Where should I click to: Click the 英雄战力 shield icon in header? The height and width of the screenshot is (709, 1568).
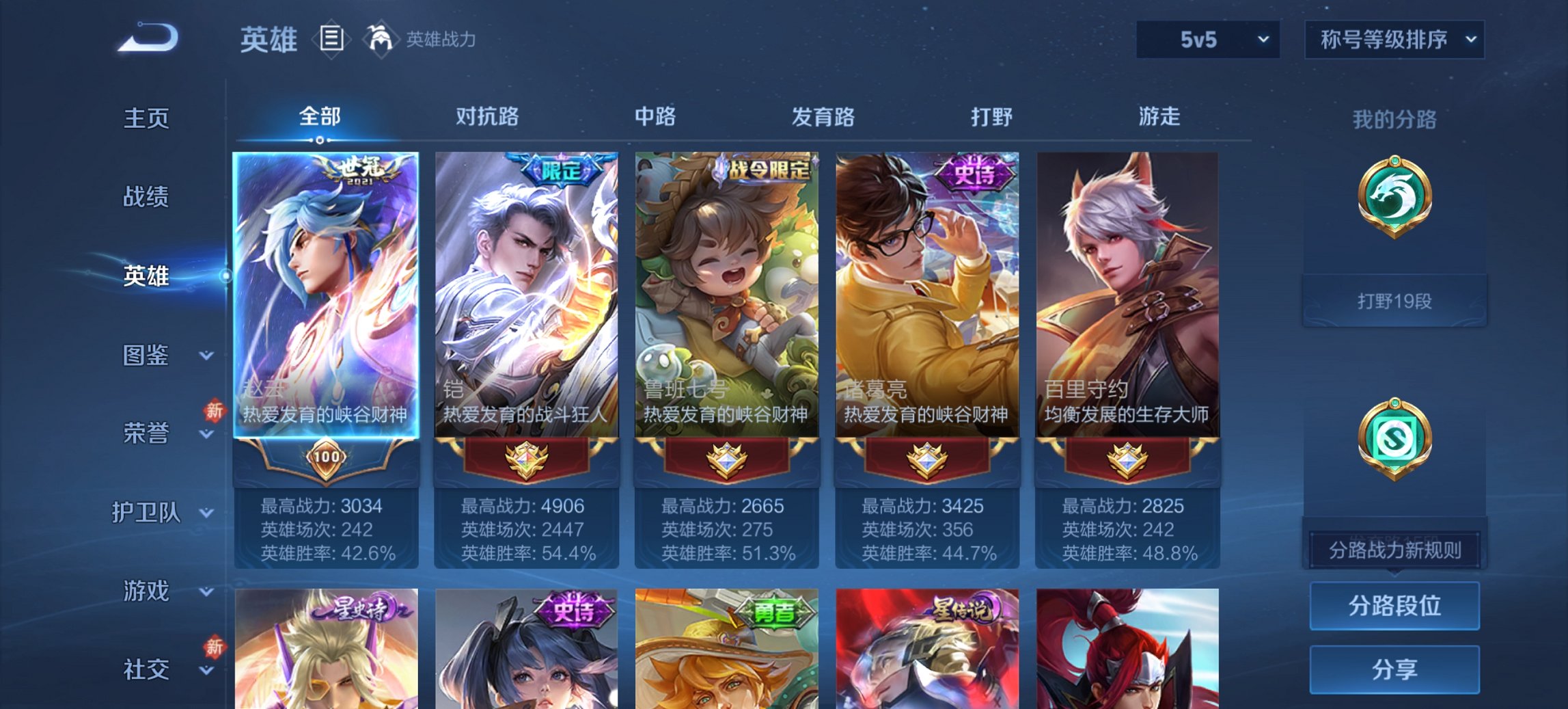(380, 40)
